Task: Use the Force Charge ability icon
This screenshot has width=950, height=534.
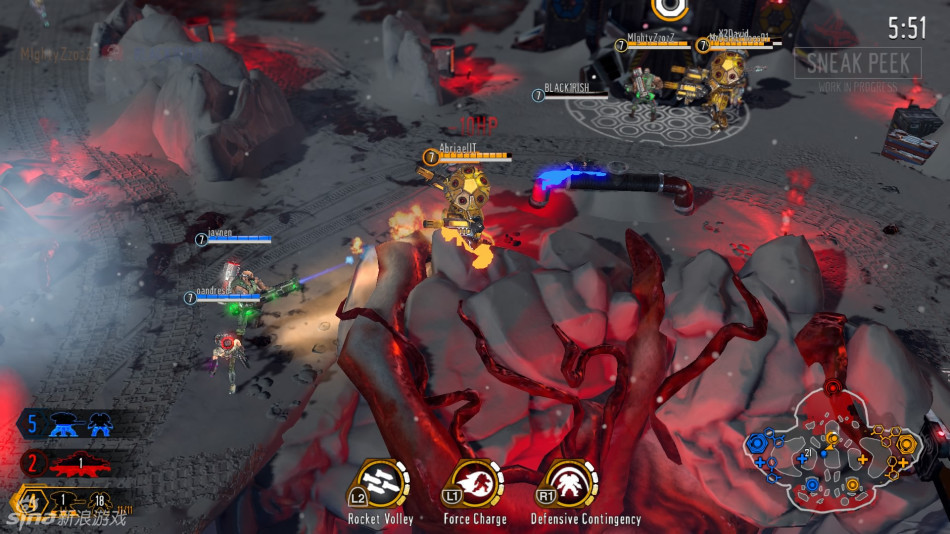Action: click(x=474, y=485)
